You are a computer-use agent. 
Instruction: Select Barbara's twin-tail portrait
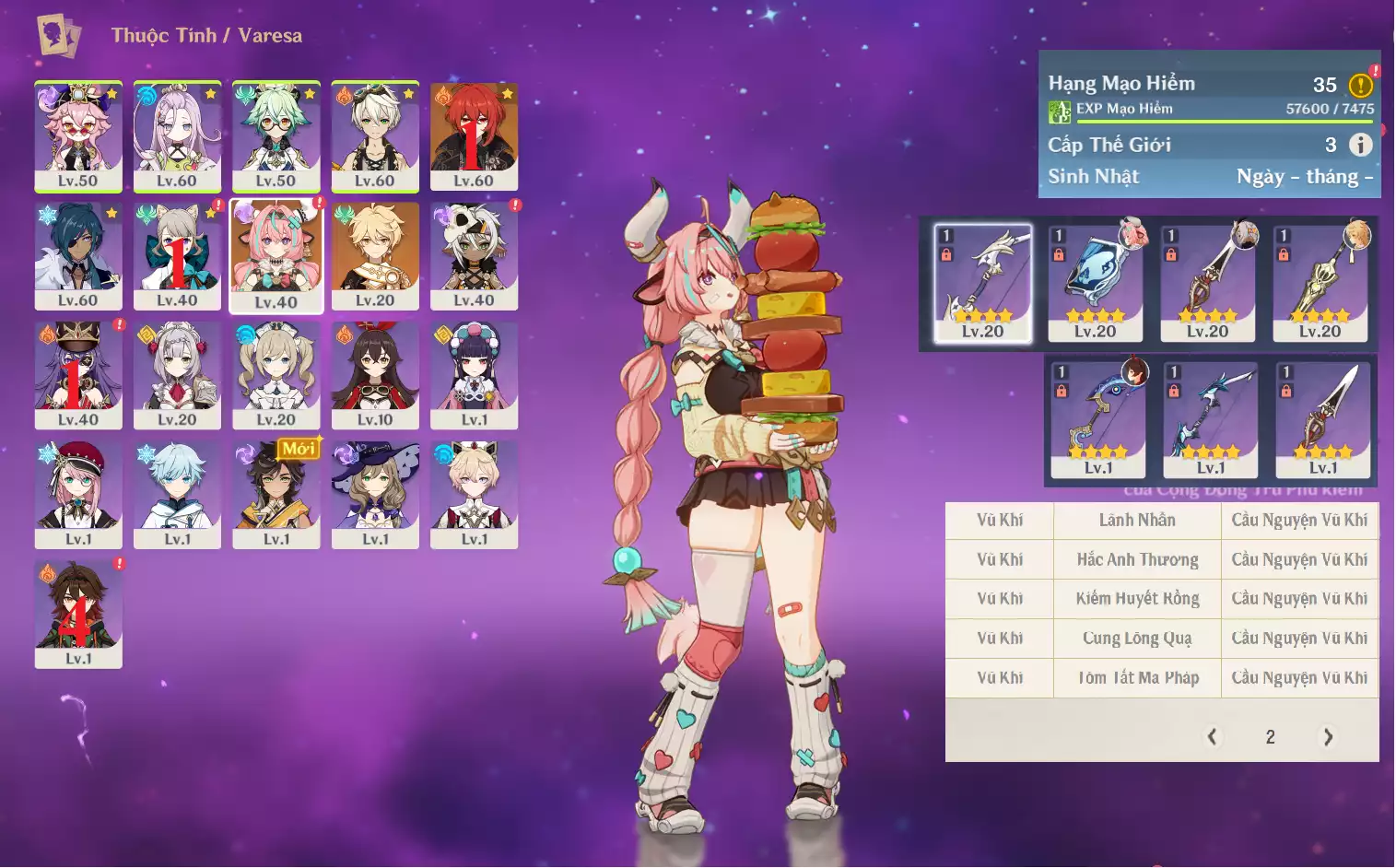(276, 375)
